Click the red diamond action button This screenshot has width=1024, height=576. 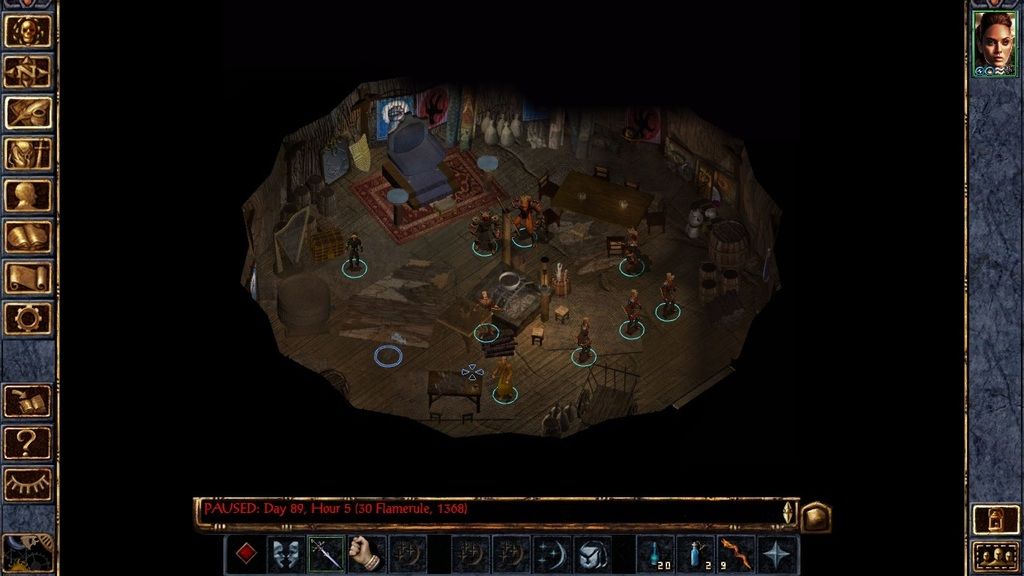[245, 553]
